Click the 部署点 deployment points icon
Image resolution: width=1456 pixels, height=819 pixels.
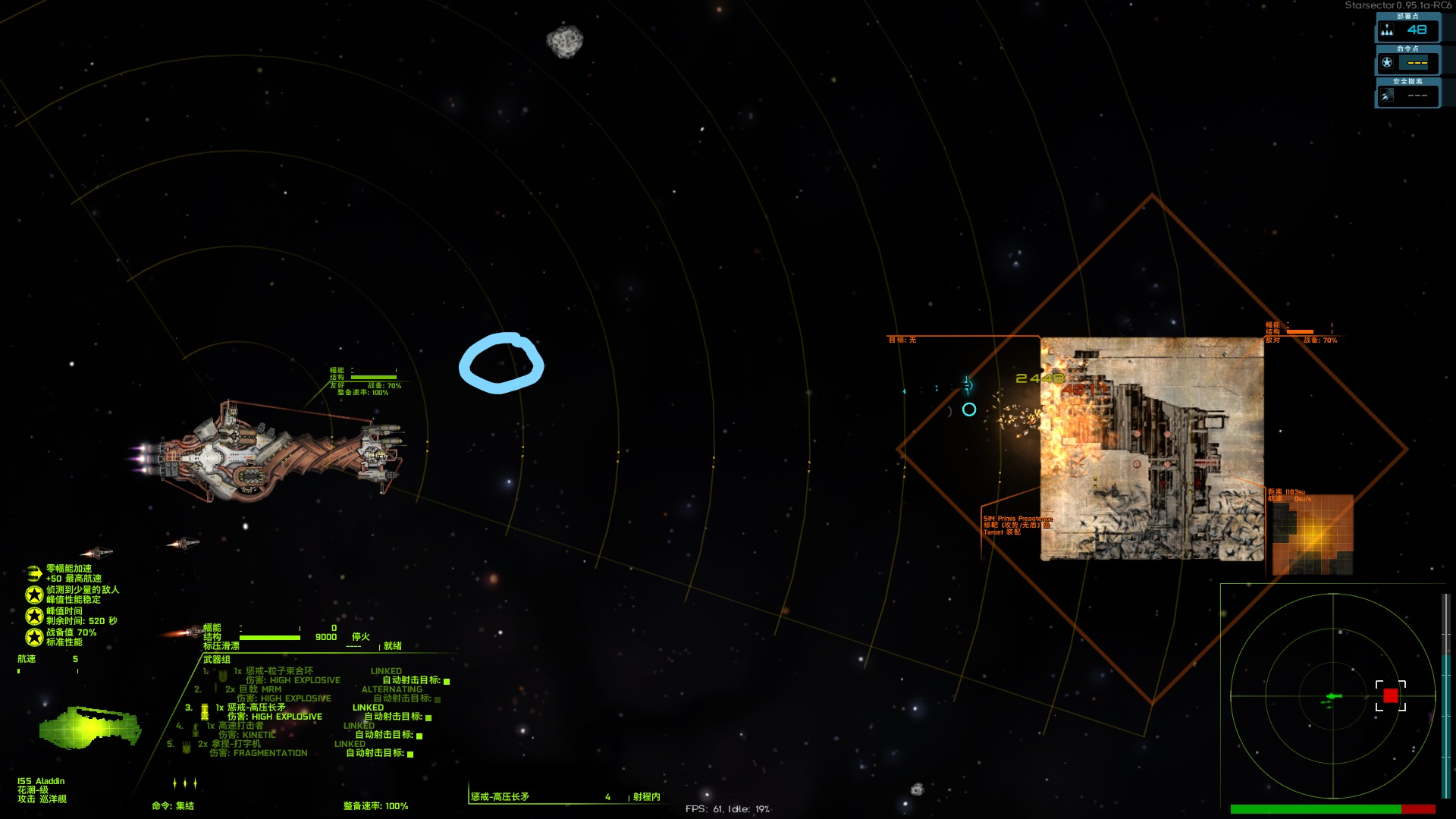click(x=1387, y=30)
